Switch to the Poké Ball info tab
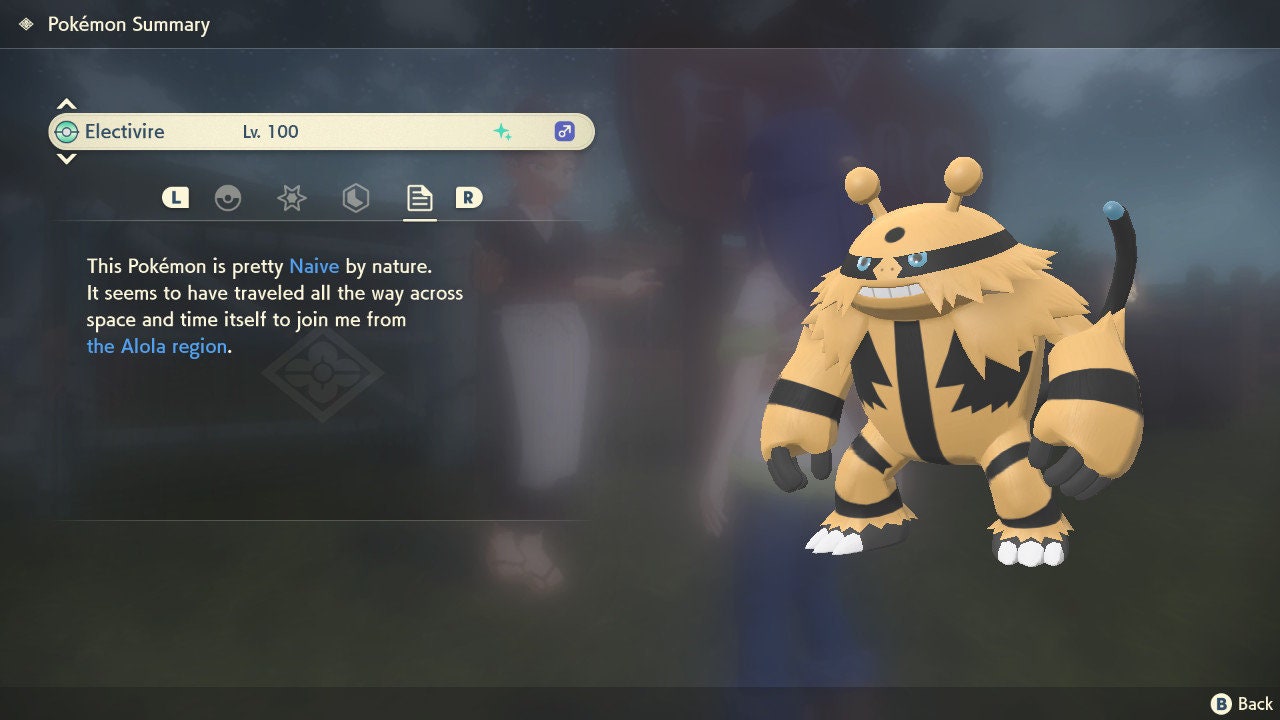Image resolution: width=1280 pixels, height=720 pixels. click(228, 198)
